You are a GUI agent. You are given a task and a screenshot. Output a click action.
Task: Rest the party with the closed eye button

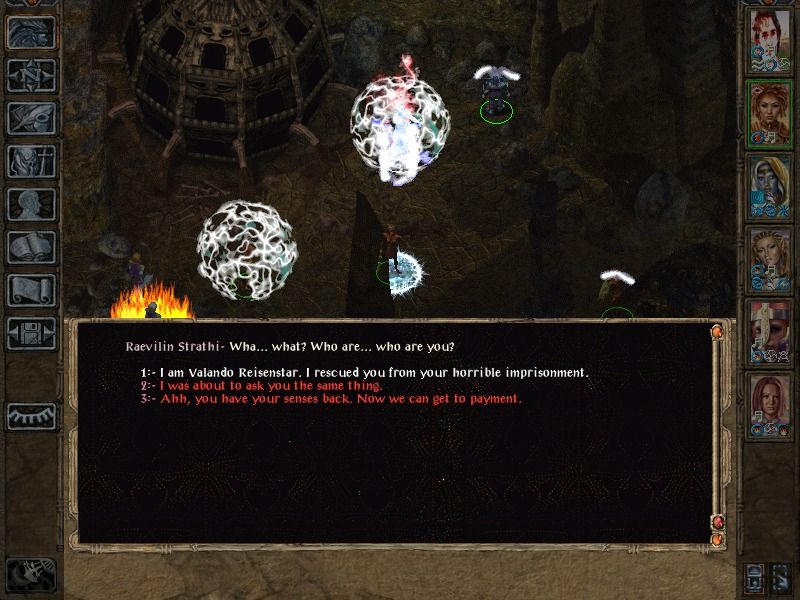(x=30, y=415)
